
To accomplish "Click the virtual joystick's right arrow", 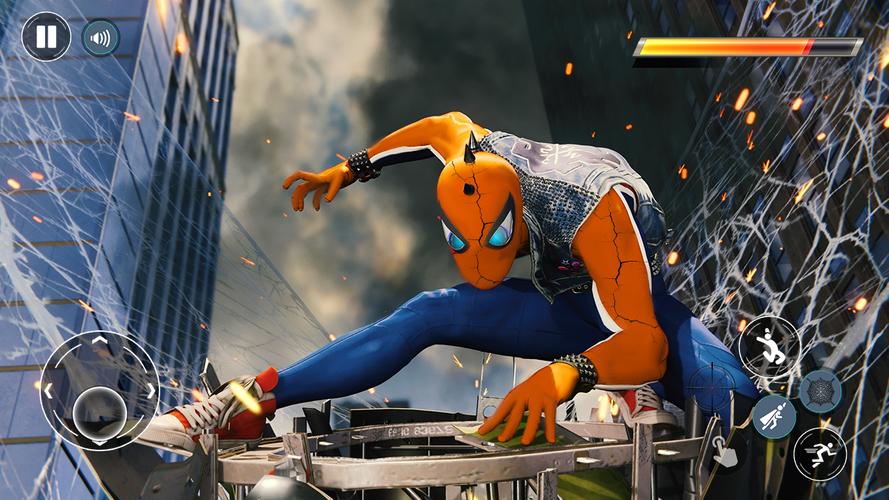I will click(151, 390).
